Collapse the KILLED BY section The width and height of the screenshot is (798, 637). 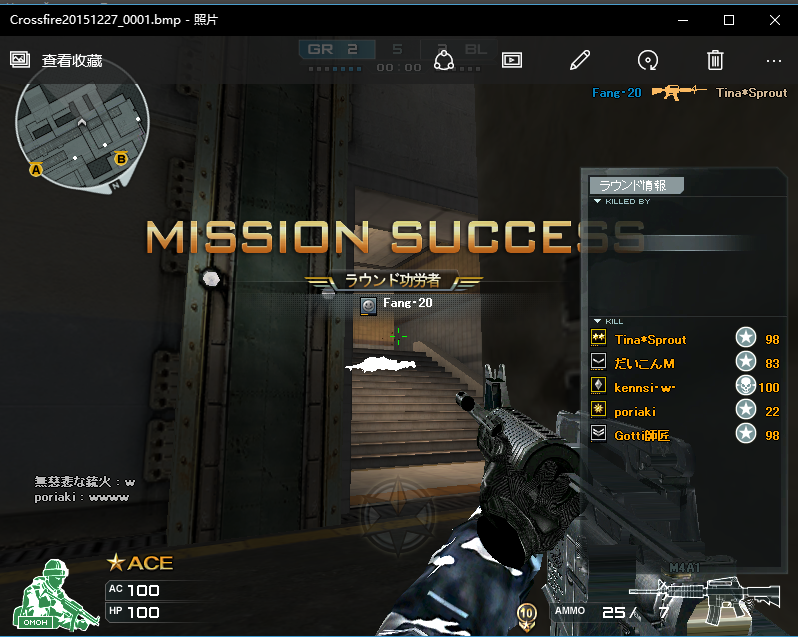[598, 201]
